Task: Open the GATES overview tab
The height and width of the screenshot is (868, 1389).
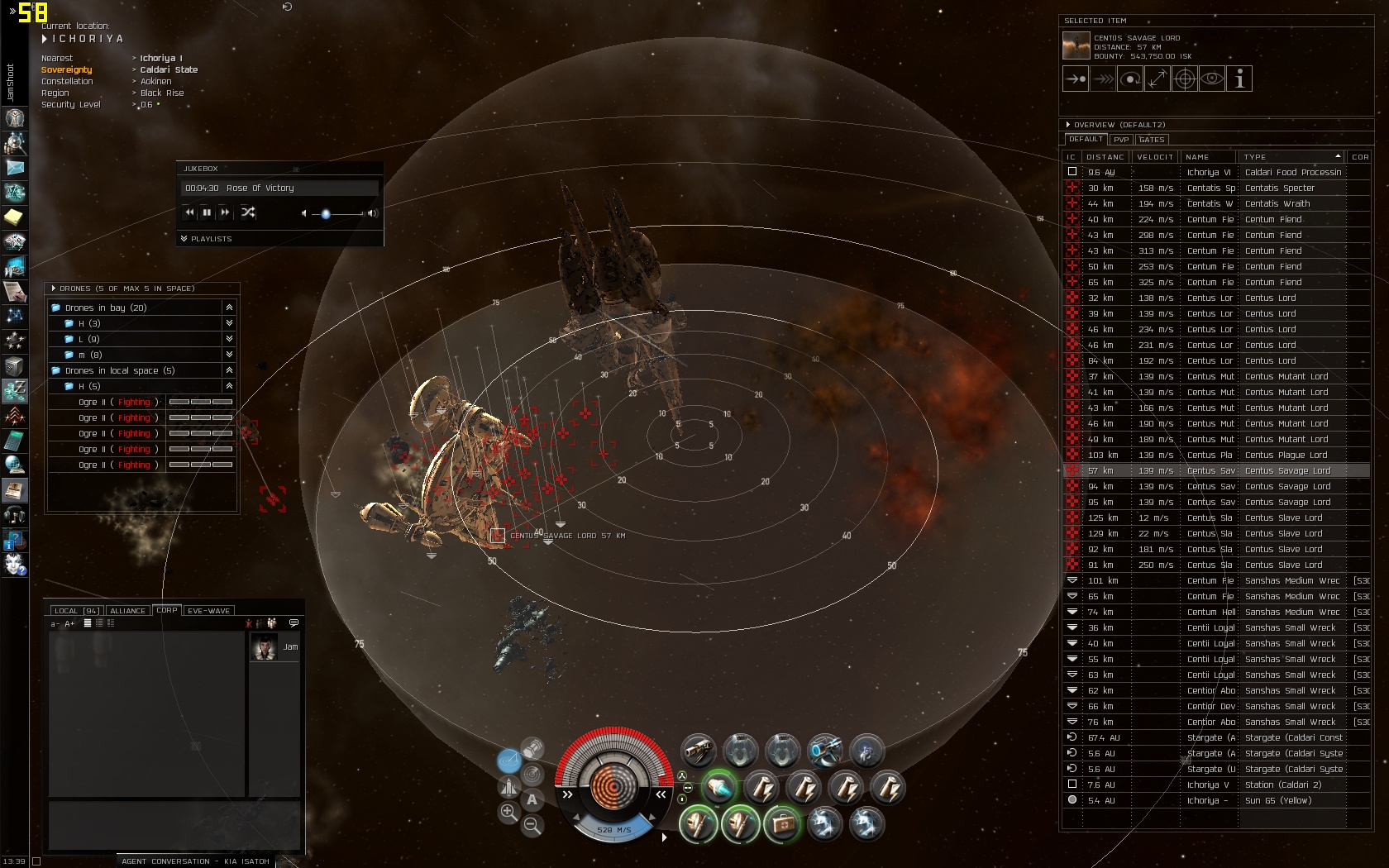Action: click(x=1152, y=140)
